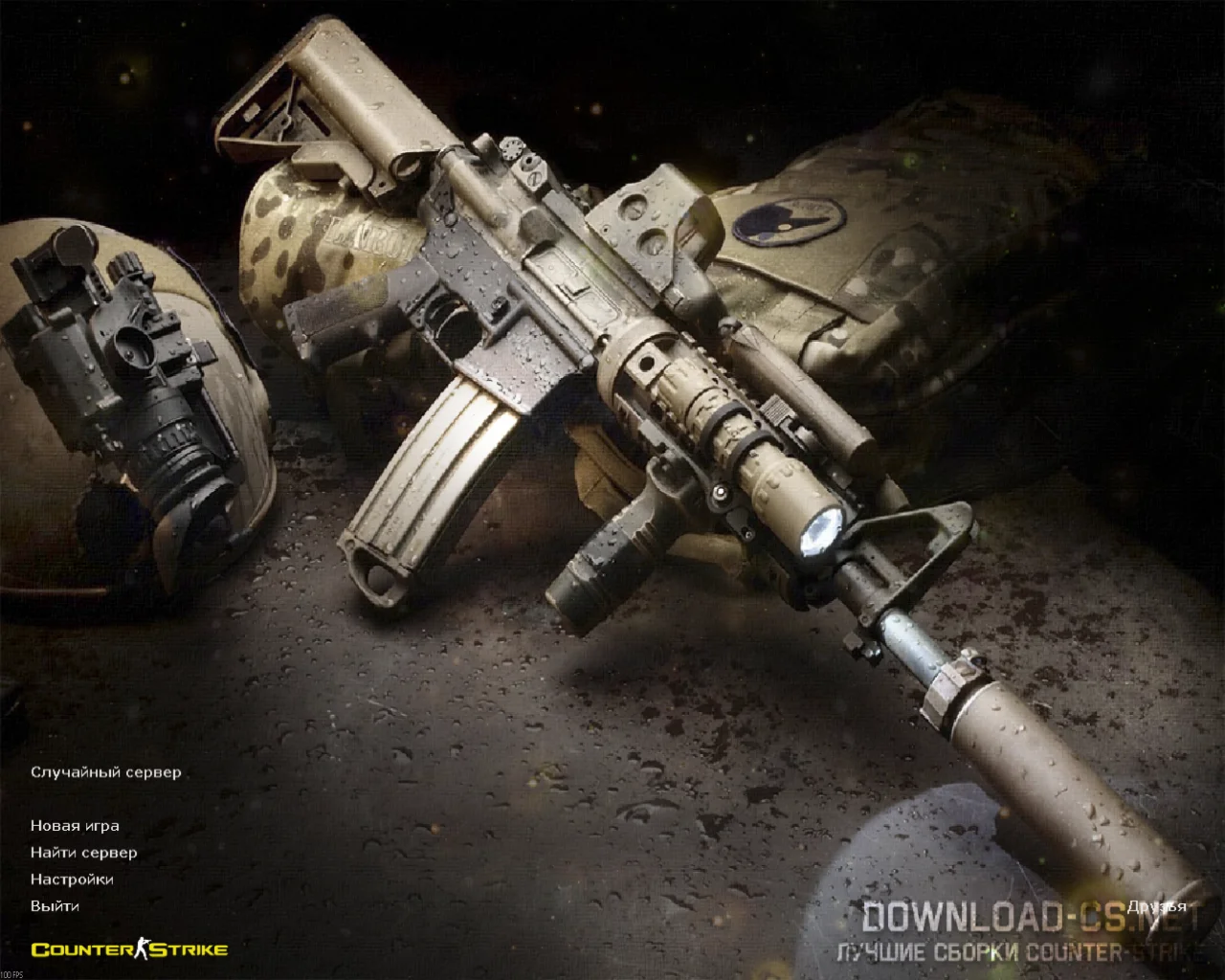Open the Настройки settings menu
Image resolution: width=1225 pixels, height=980 pixels.
tap(72, 880)
